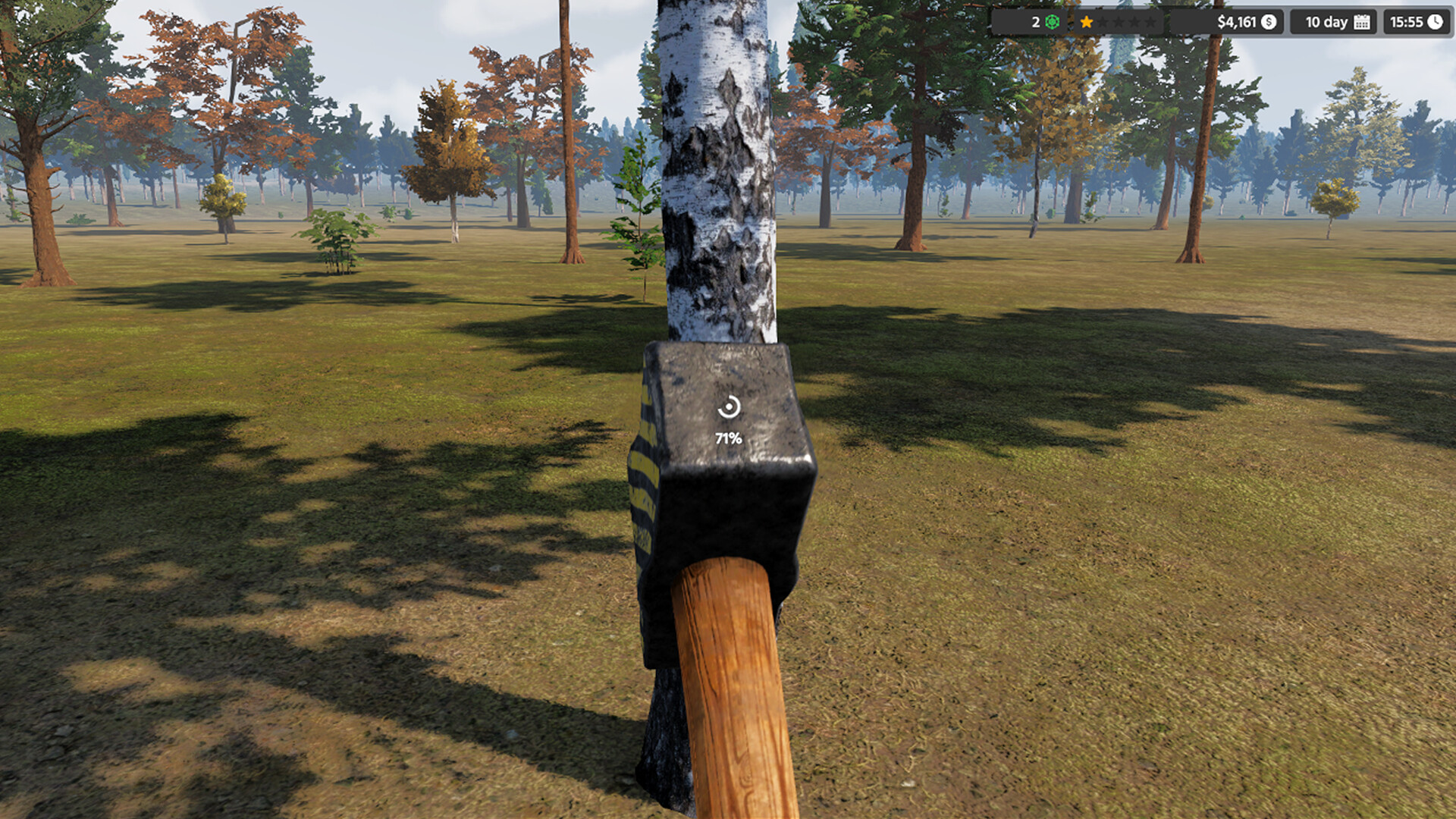The image size is (1456, 819).
Task: Click the clock icon next to 15:55
Action: tap(1436, 23)
